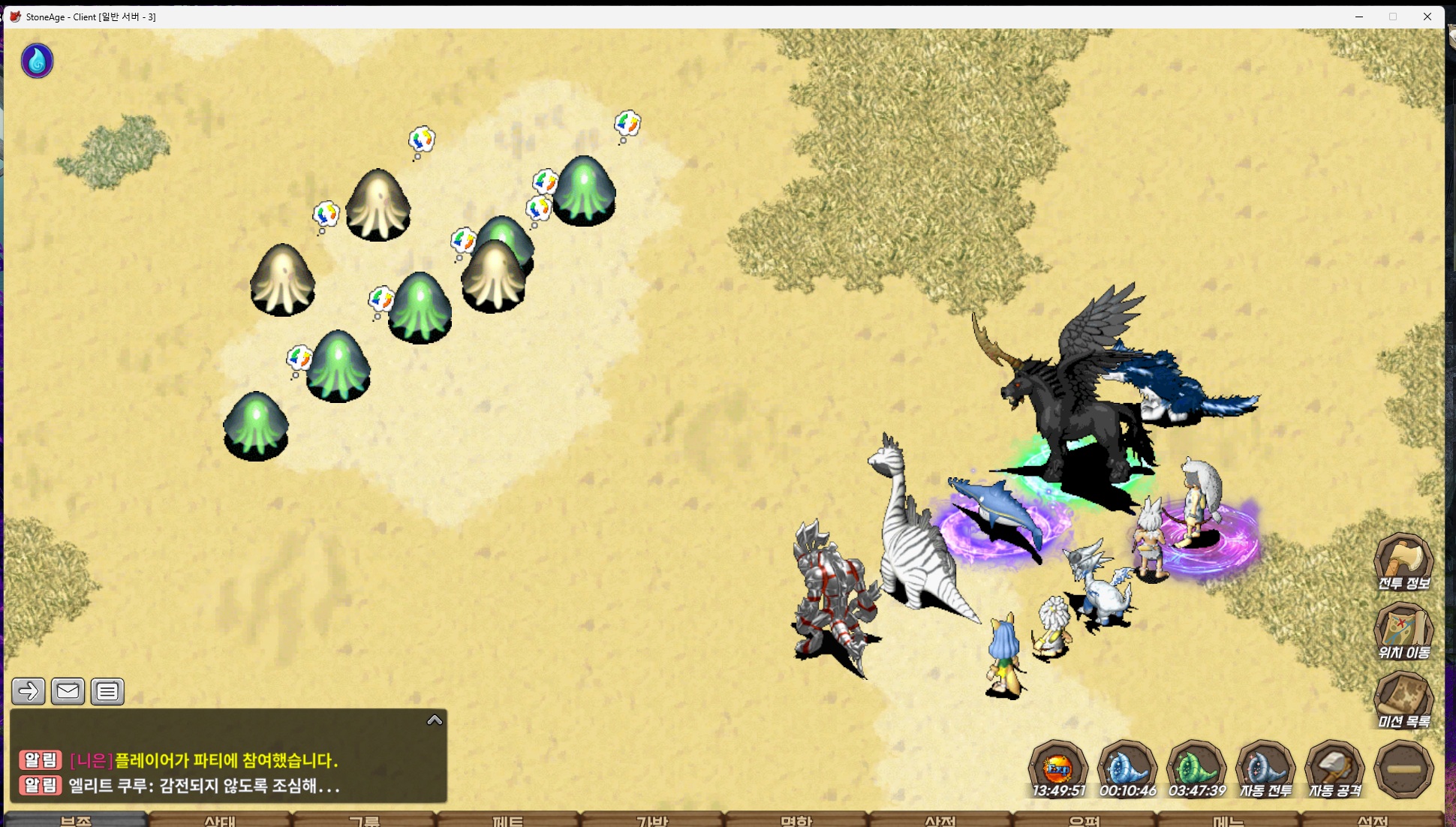Open the 상태 status tab
Viewport: 1456px width, 827px height.
coord(220,820)
